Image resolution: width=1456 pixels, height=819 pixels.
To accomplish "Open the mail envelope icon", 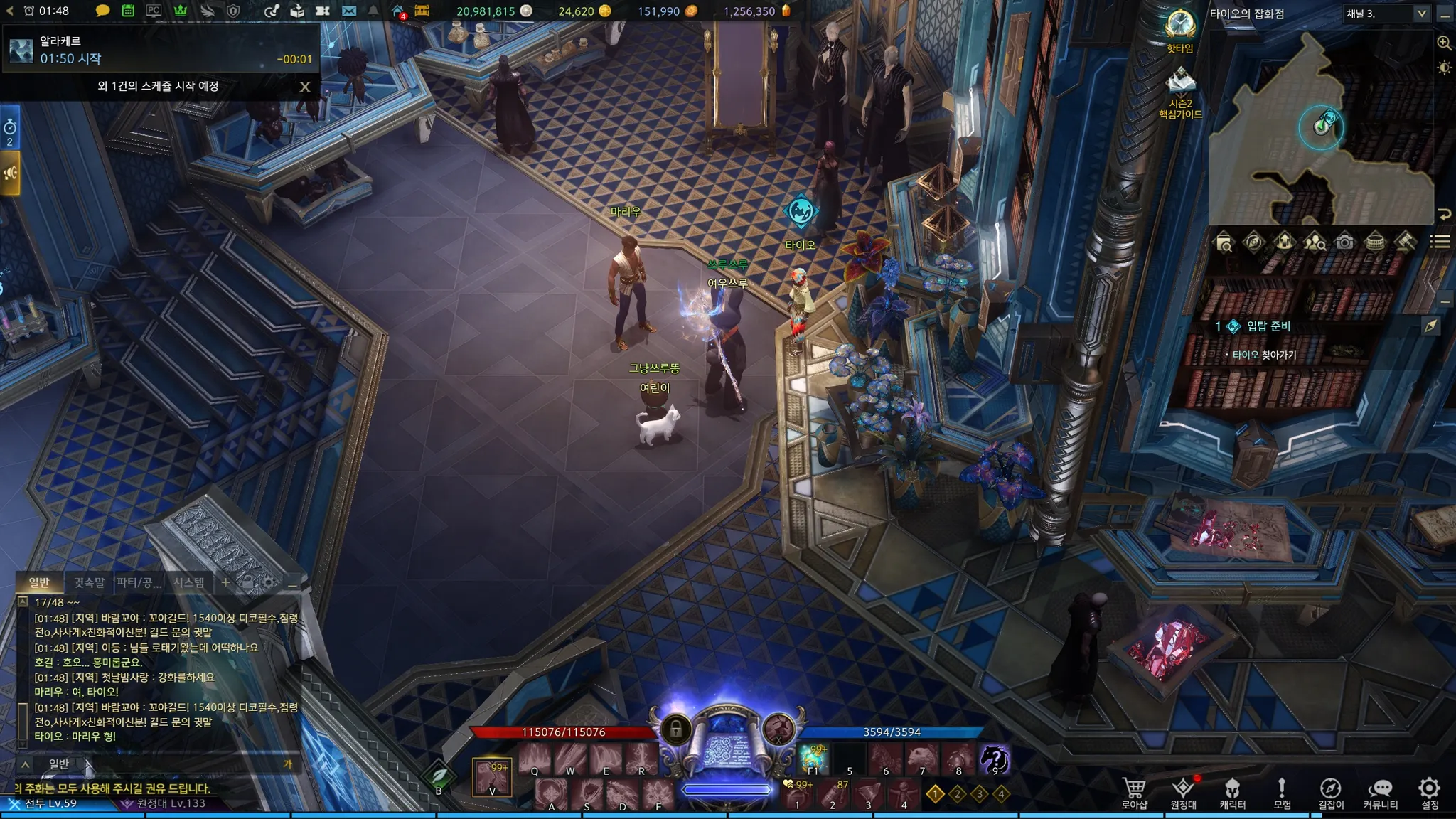I will pos(348,11).
